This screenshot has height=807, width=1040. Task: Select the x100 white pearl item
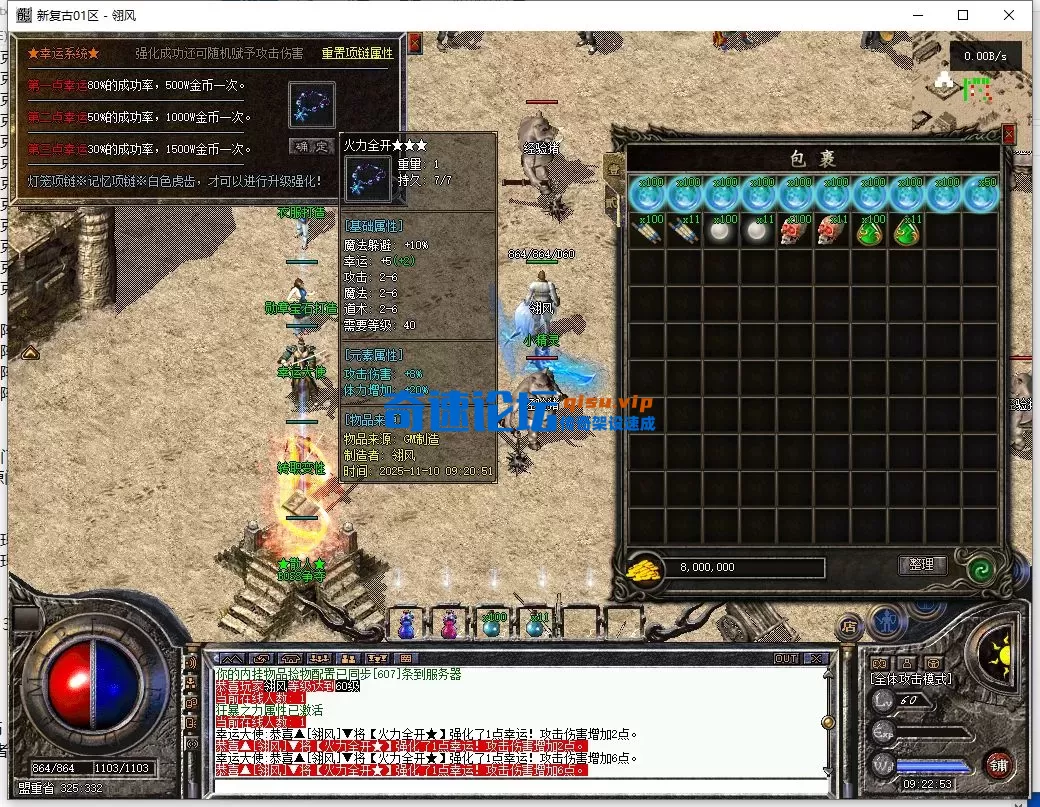click(x=722, y=231)
